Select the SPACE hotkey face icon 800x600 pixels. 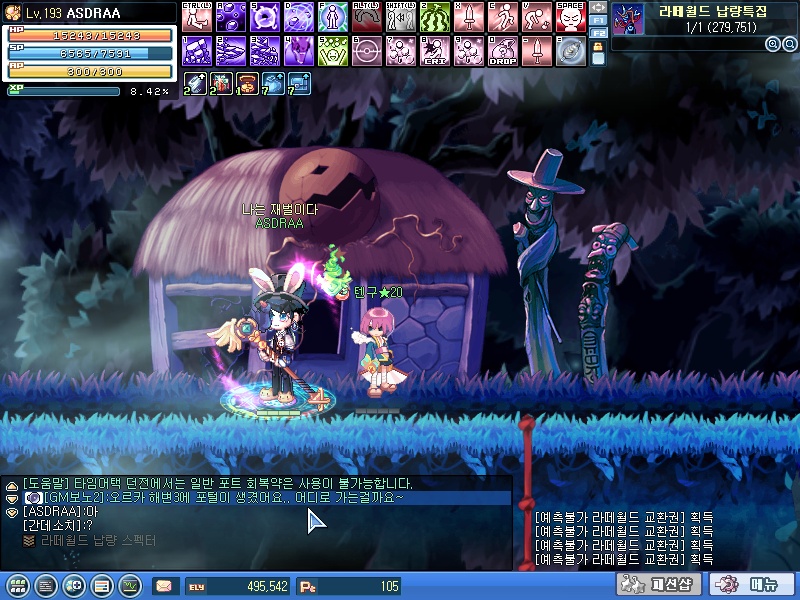pos(570,17)
